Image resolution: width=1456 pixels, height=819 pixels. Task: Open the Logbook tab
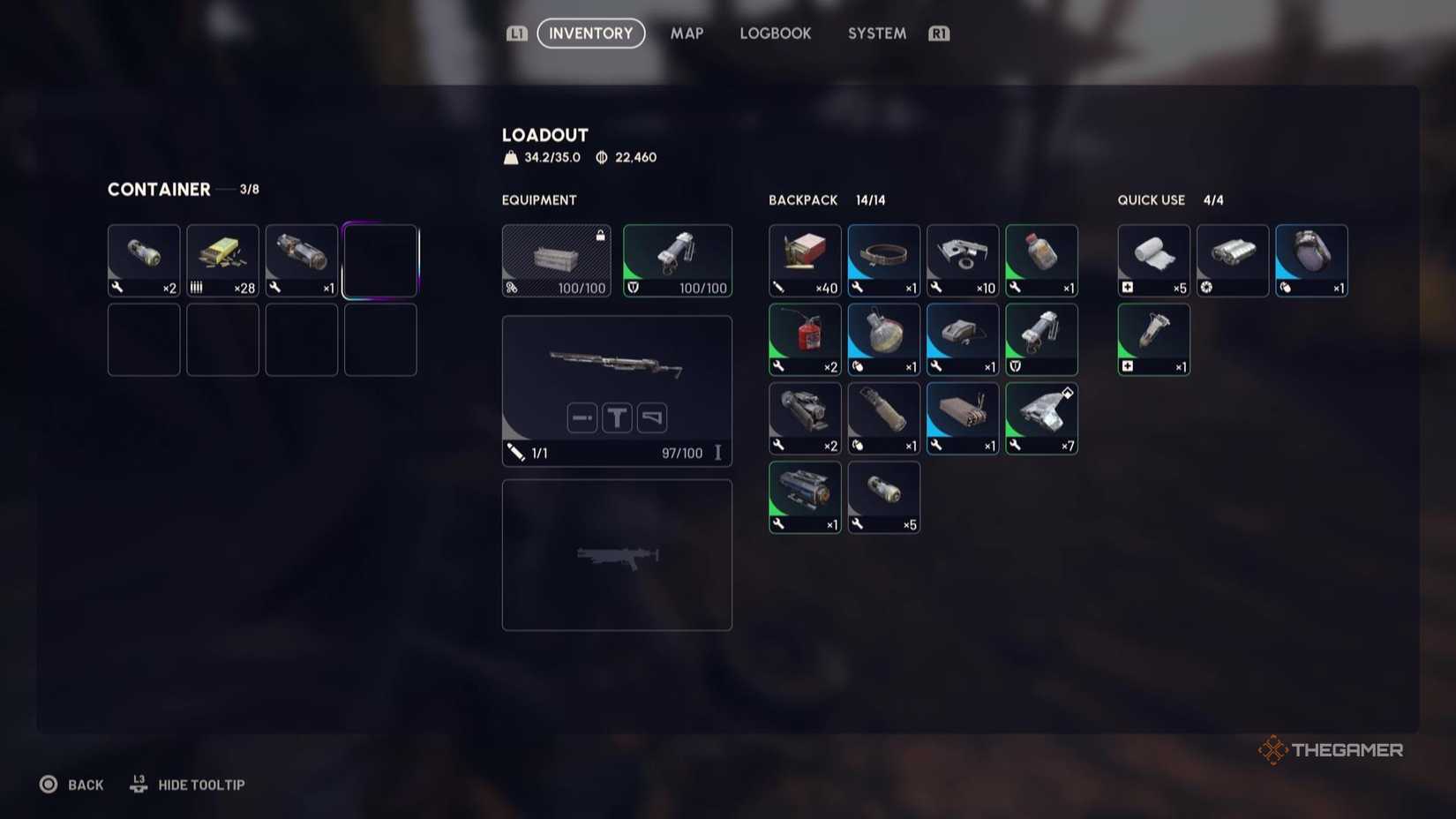(775, 34)
